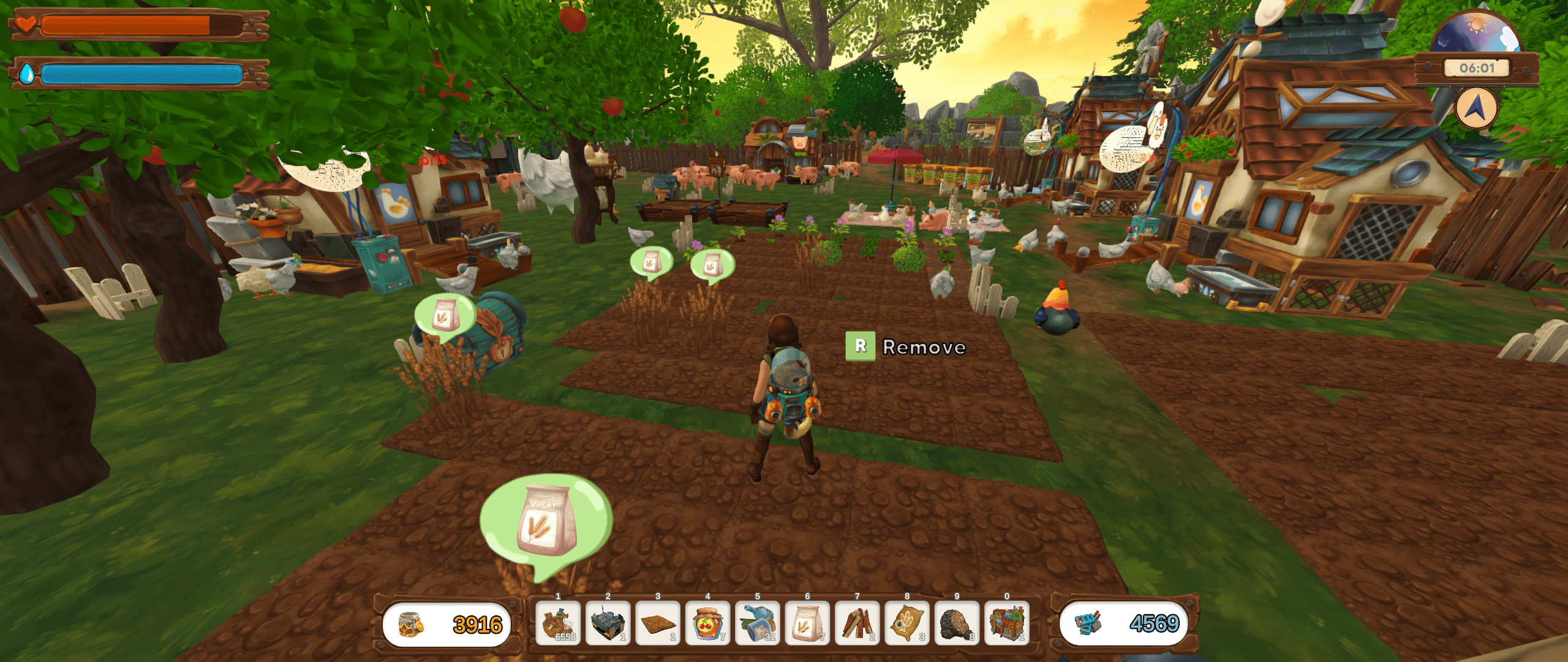Choose the soil tile hotbar slot
1568x662 pixels.
click(x=658, y=623)
